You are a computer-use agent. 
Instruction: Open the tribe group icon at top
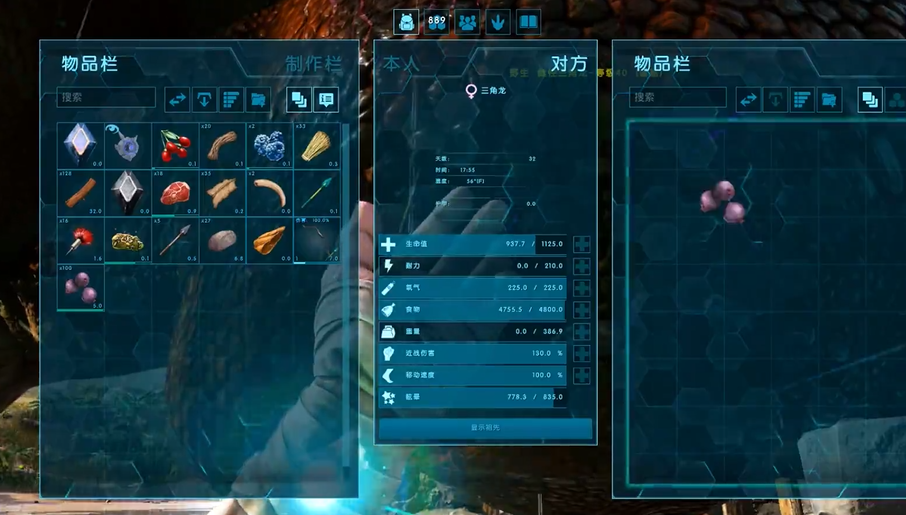[x=467, y=22]
